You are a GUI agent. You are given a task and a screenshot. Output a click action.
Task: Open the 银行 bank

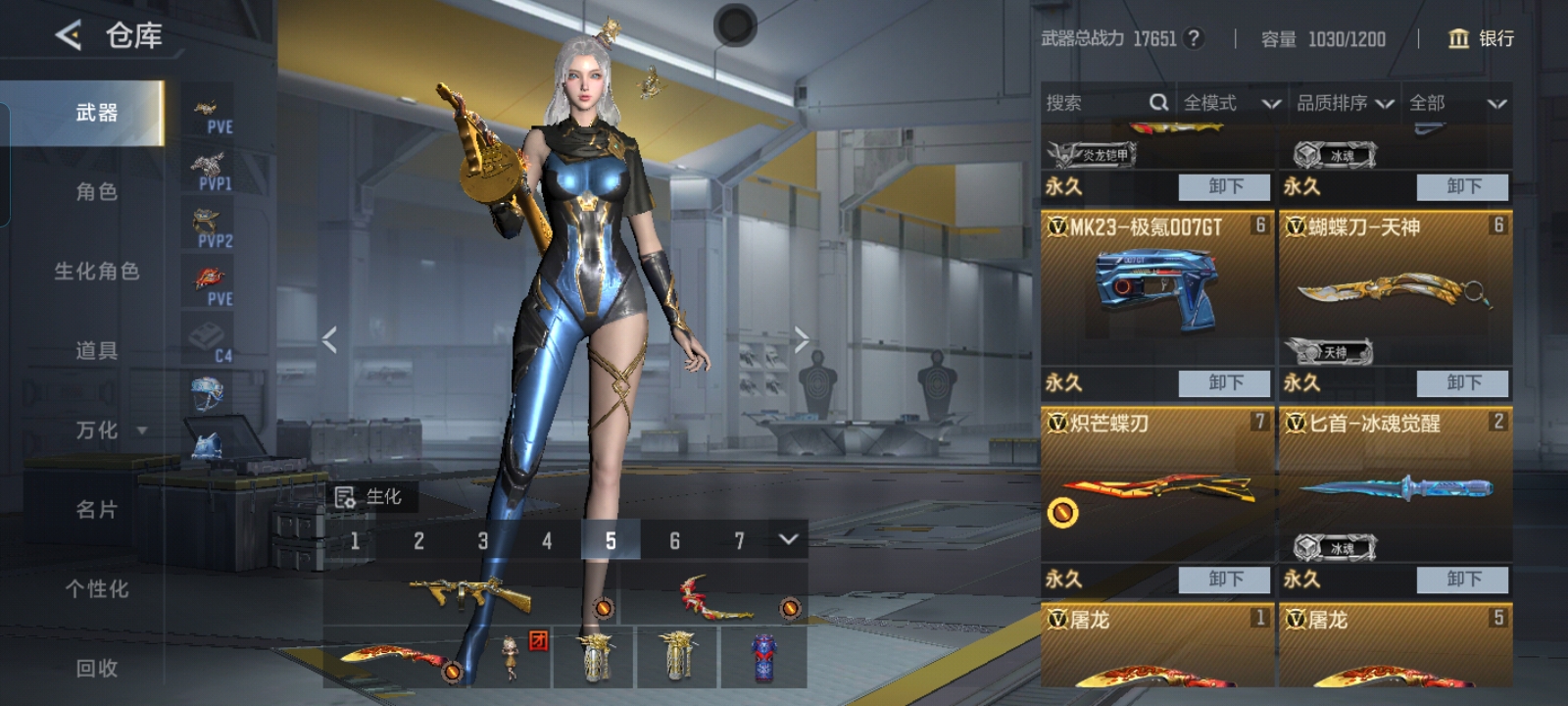click(1481, 38)
